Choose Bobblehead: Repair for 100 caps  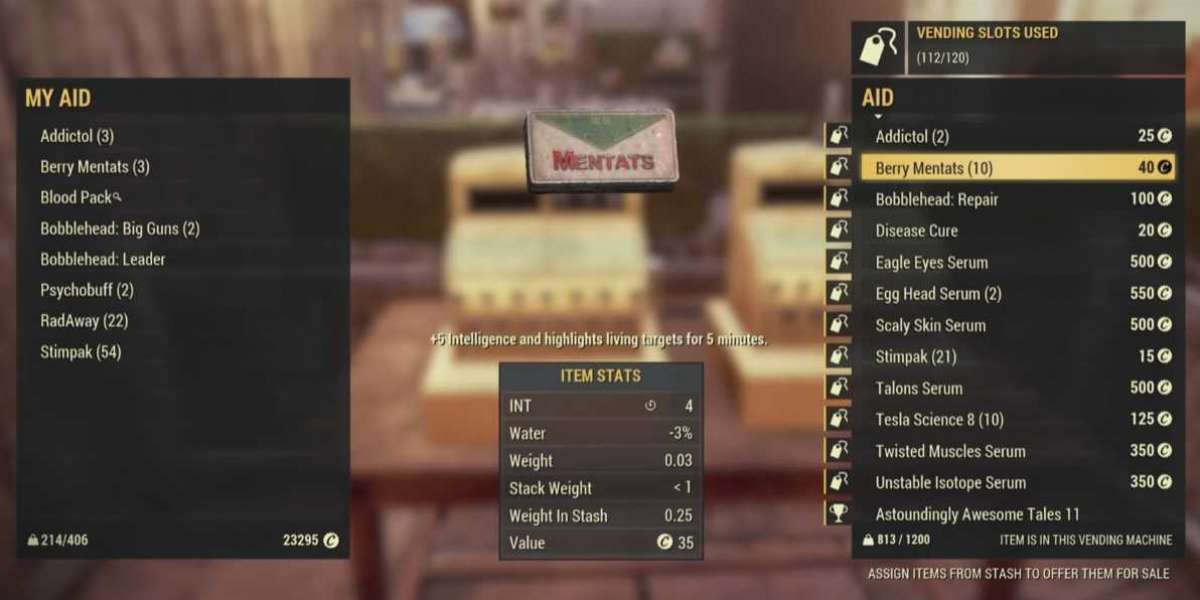[x=1015, y=199]
